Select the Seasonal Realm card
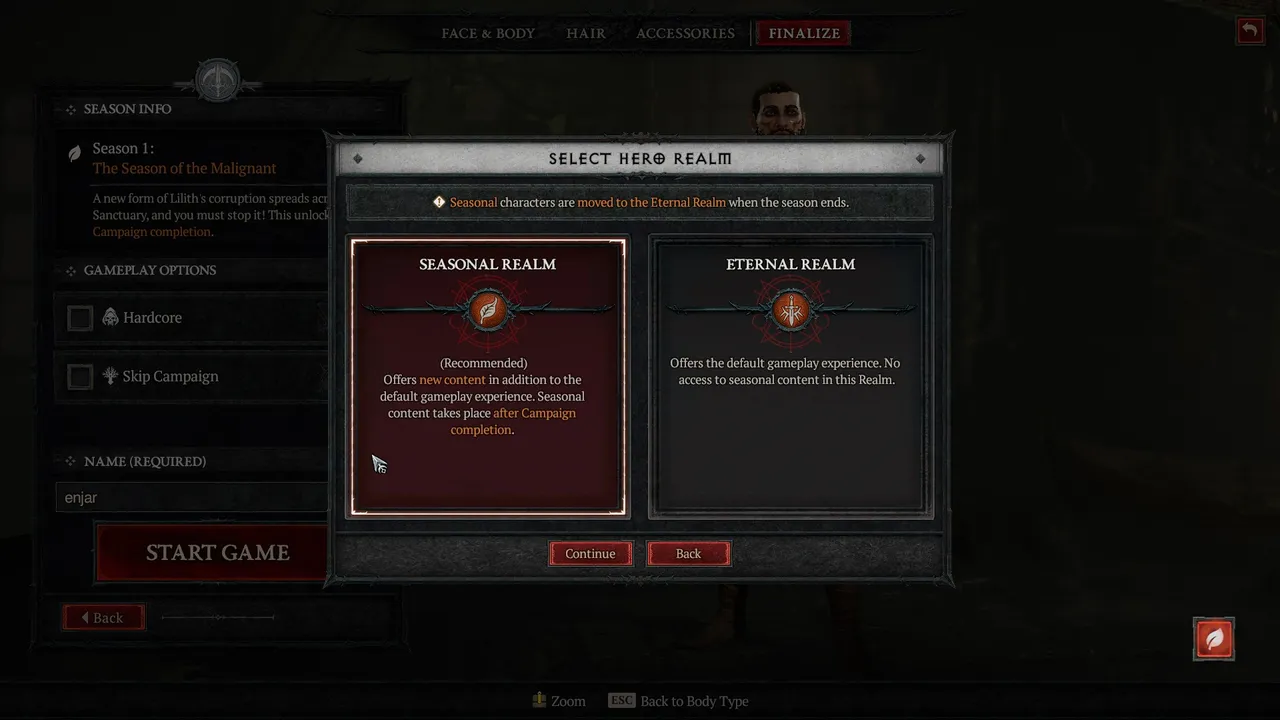Viewport: 1280px width, 720px height. (x=488, y=376)
